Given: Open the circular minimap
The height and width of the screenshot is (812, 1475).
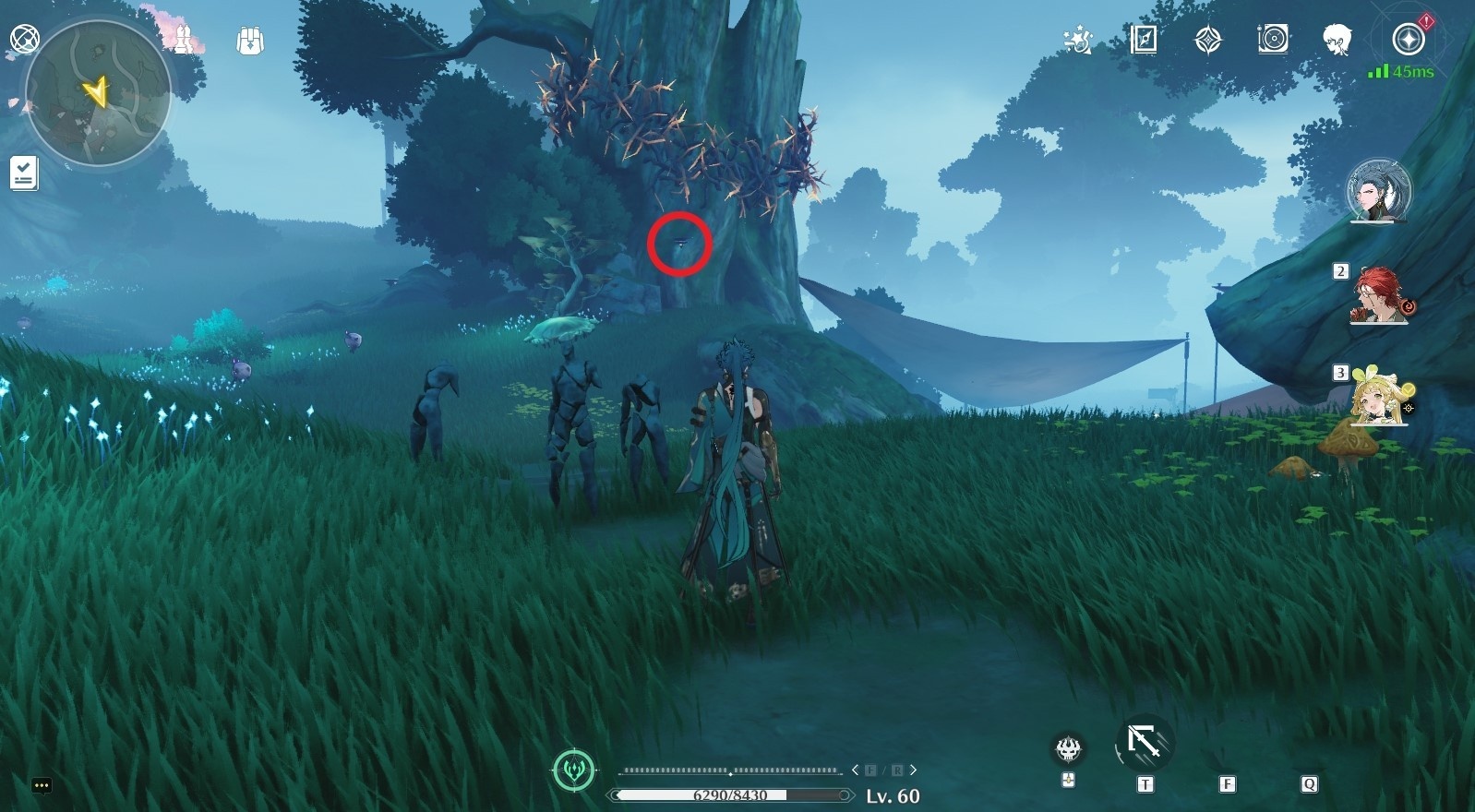Looking at the screenshot, I should [98, 92].
